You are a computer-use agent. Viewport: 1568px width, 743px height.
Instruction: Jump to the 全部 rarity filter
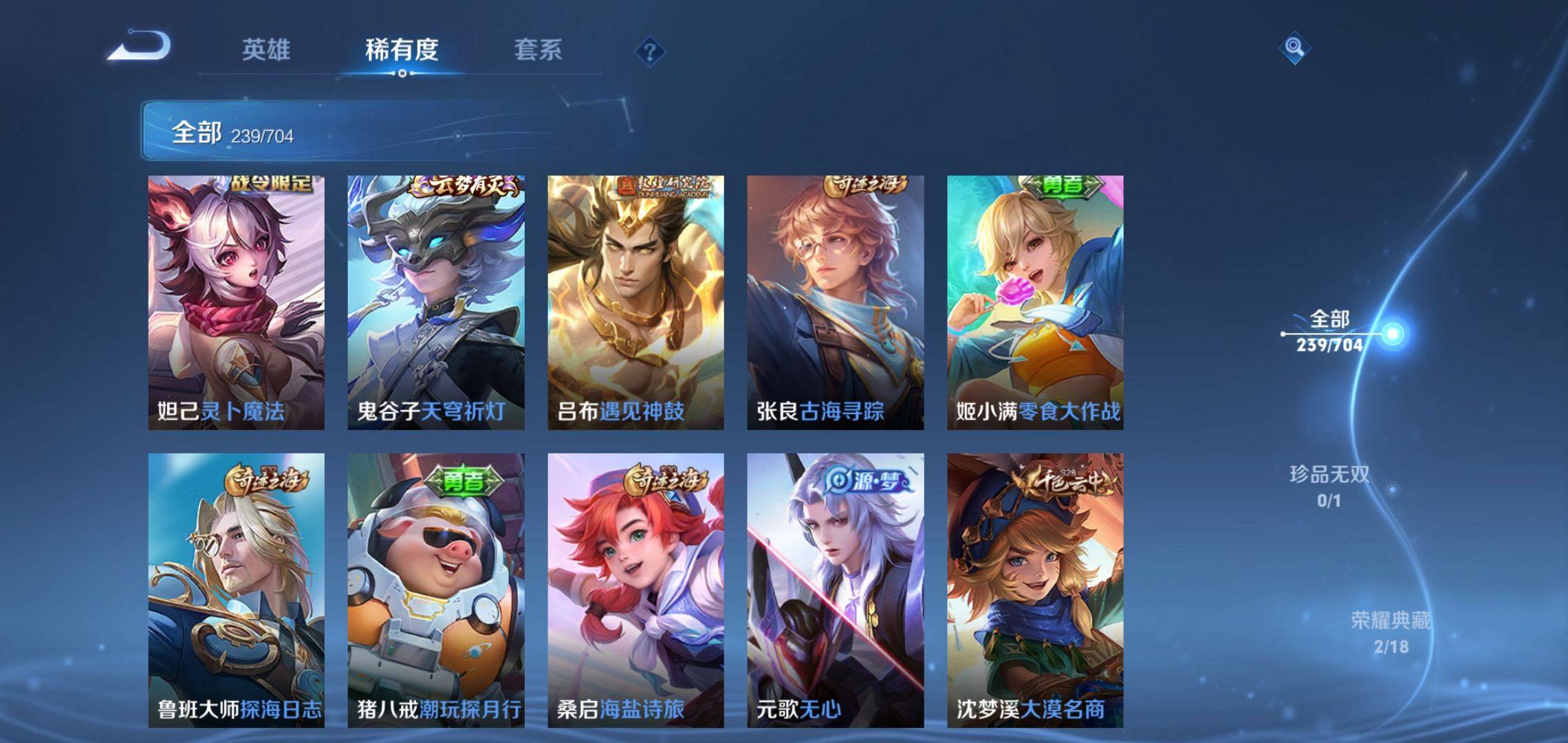tap(1329, 331)
